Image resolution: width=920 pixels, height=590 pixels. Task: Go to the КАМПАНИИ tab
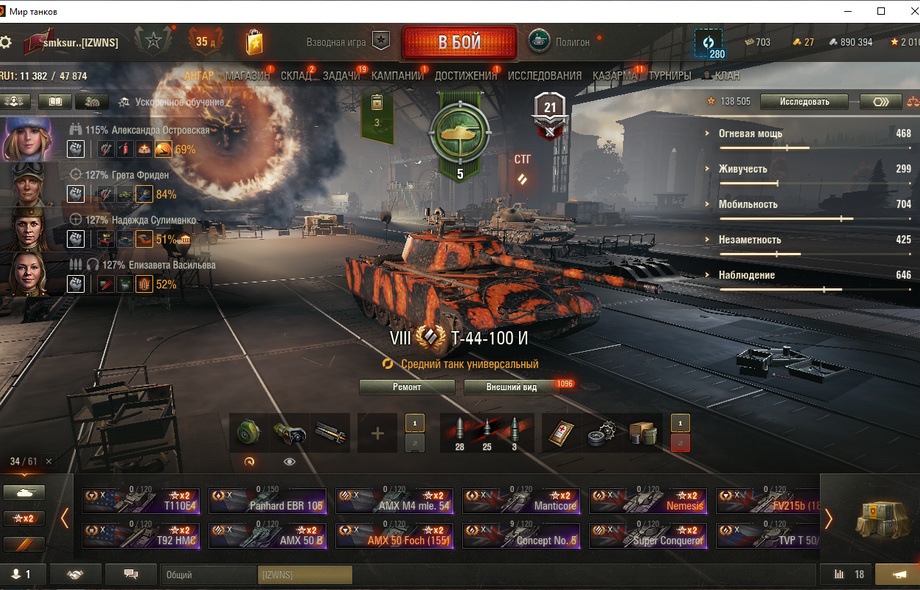click(x=397, y=76)
